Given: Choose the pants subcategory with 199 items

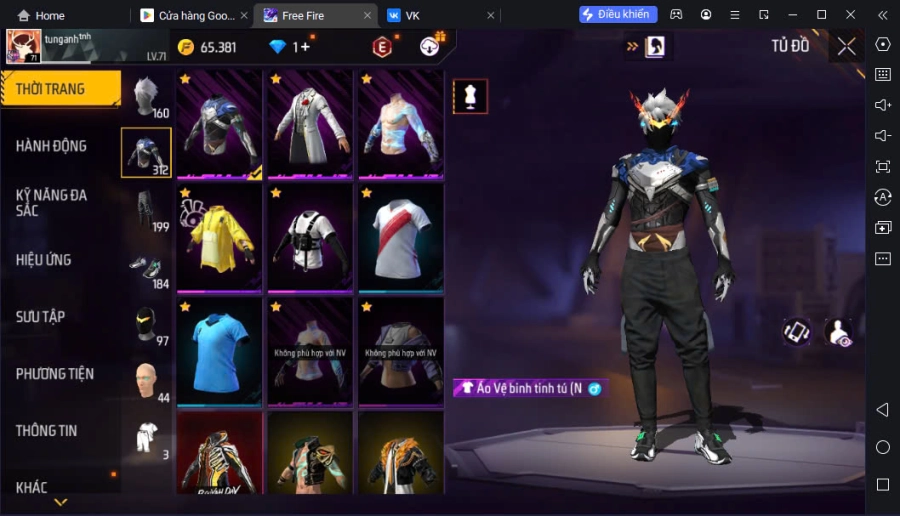Looking at the screenshot, I should coord(147,210).
